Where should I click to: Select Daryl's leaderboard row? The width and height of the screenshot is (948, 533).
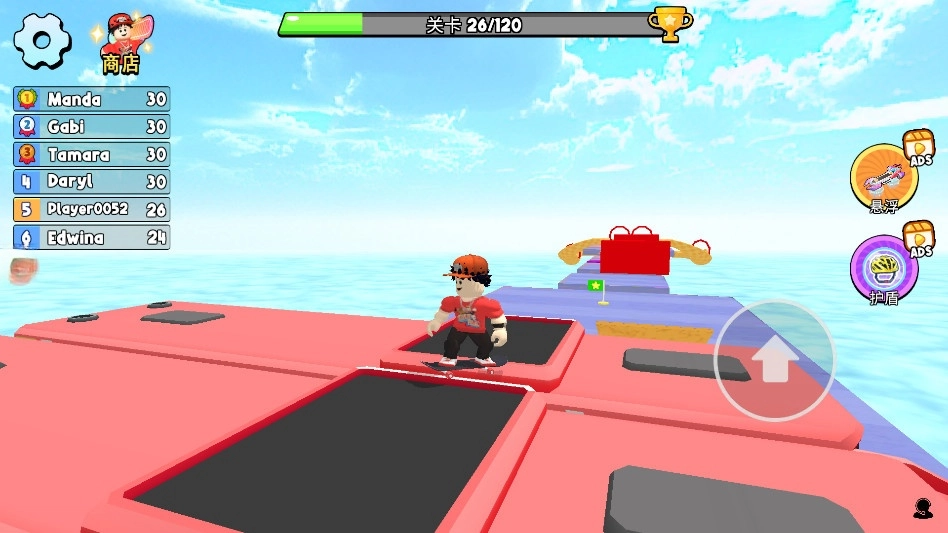click(92, 182)
